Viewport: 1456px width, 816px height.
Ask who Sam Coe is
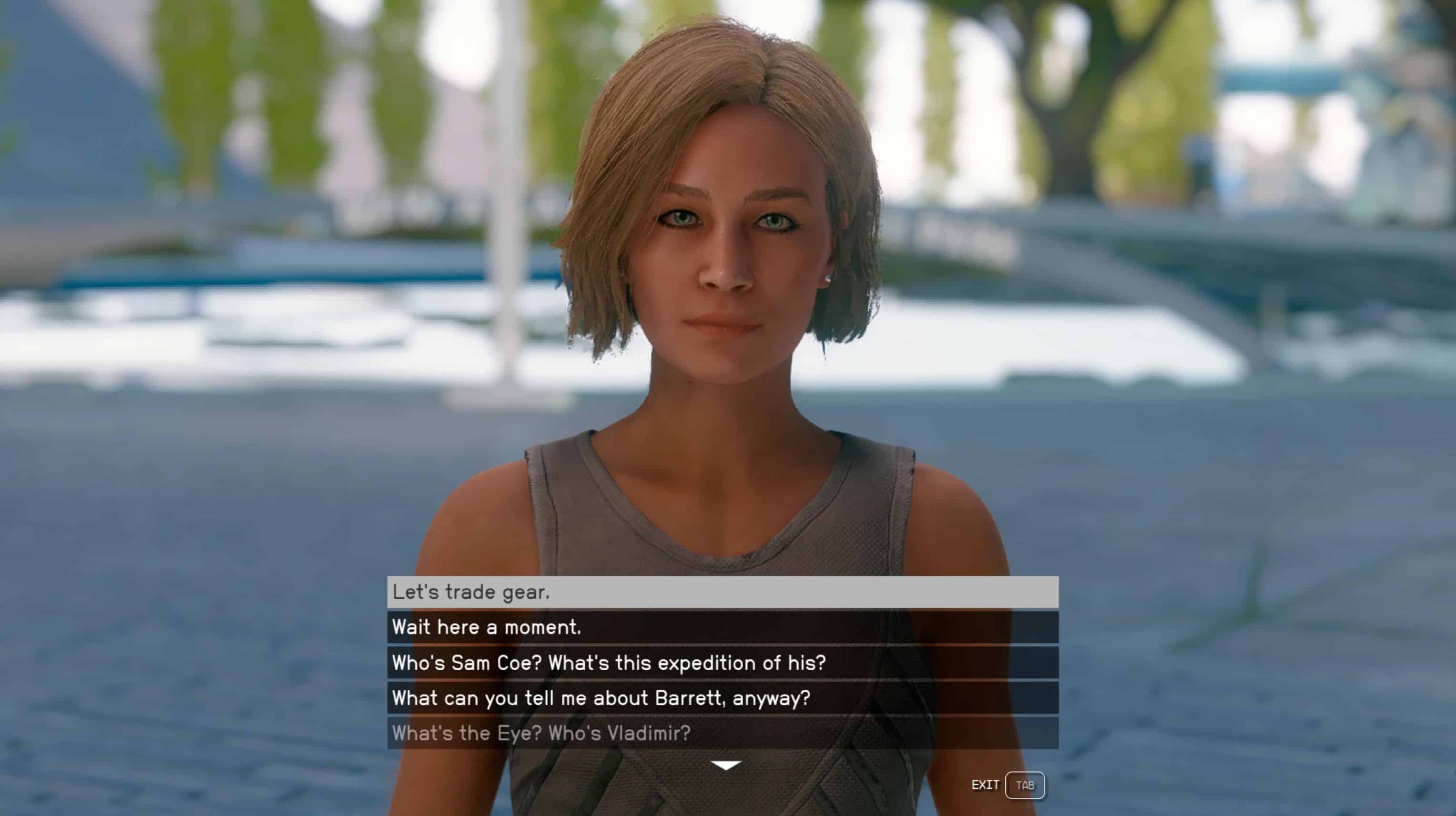(723, 663)
